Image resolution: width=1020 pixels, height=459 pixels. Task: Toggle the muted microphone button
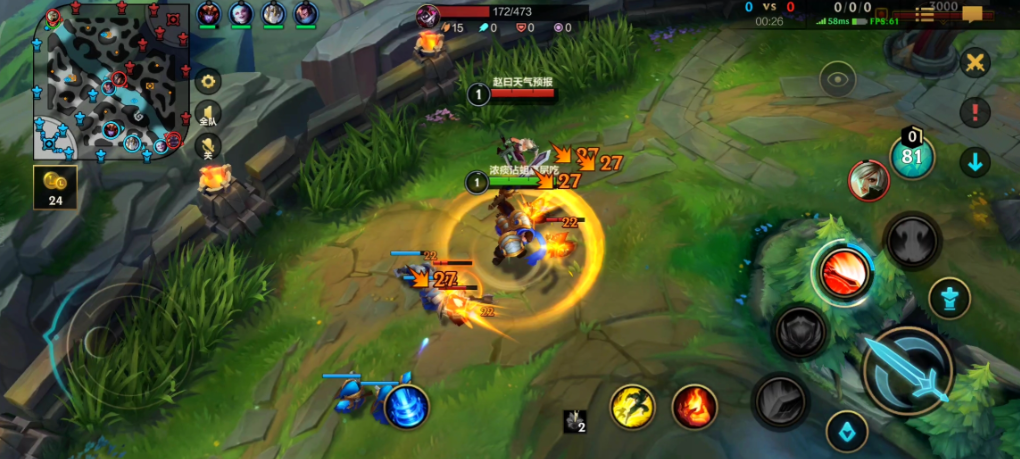[x=208, y=146]
